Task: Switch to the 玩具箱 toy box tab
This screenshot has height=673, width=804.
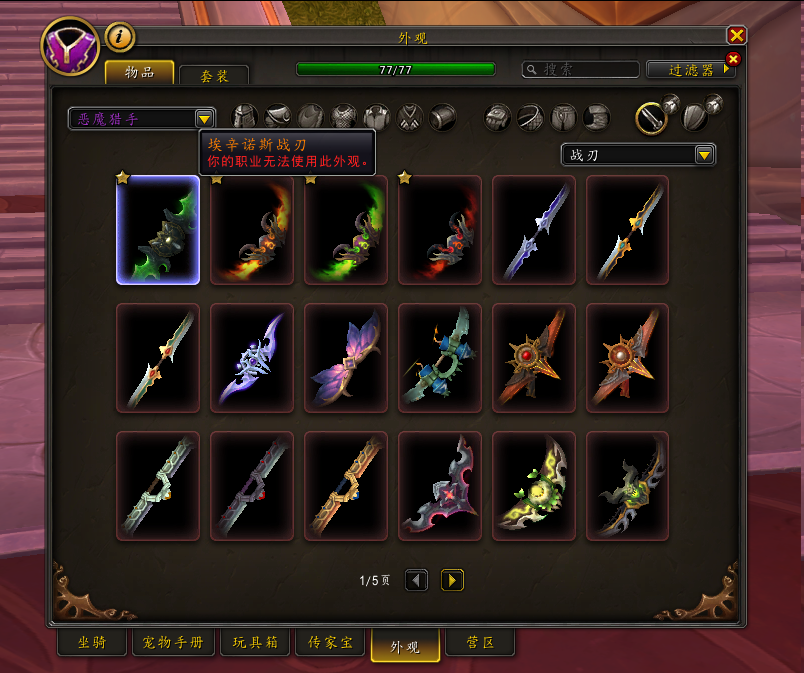Action: [x=257, y=643]
